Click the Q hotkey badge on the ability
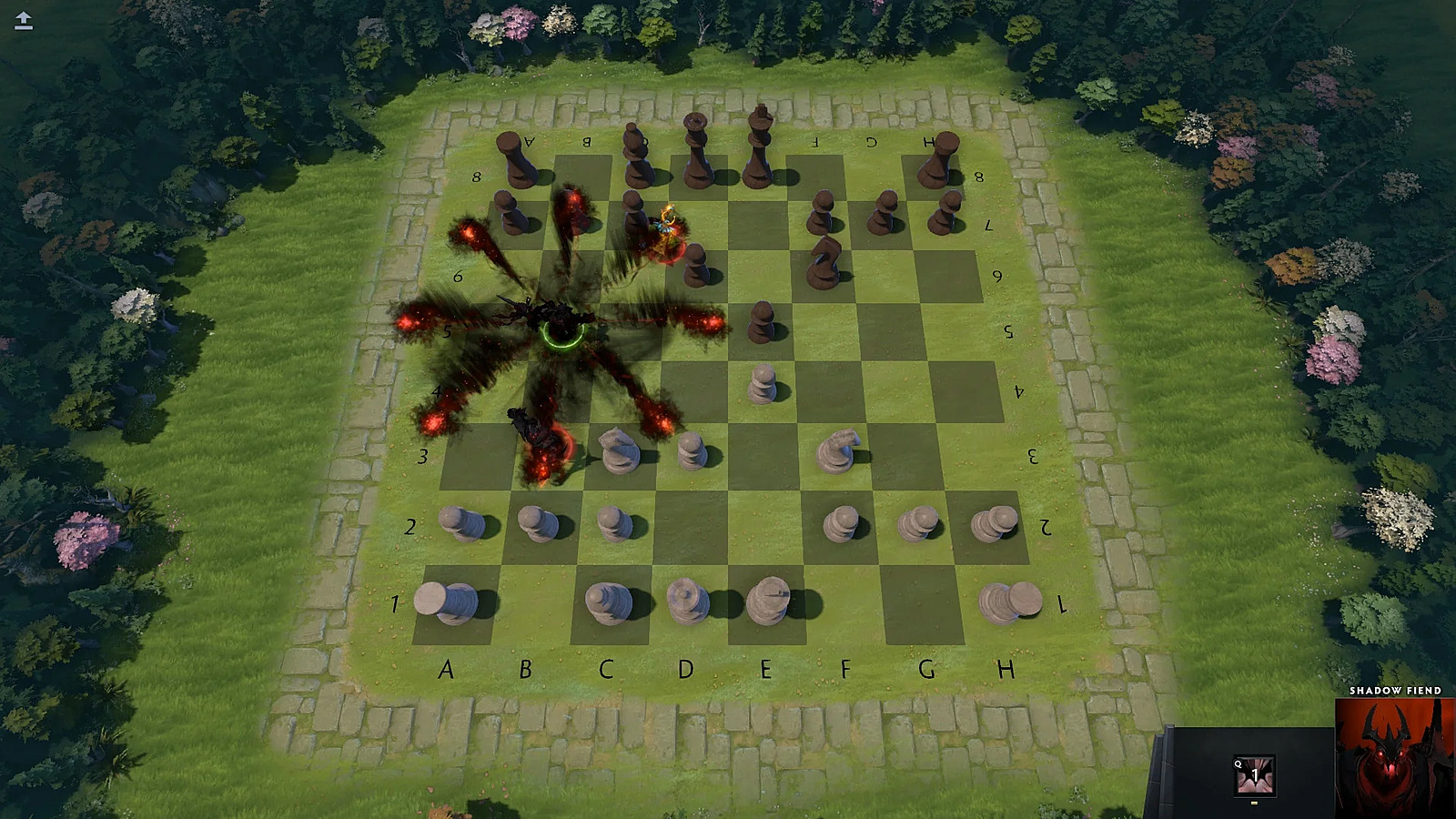1456x819 pixels. [x=1239, y=764]
